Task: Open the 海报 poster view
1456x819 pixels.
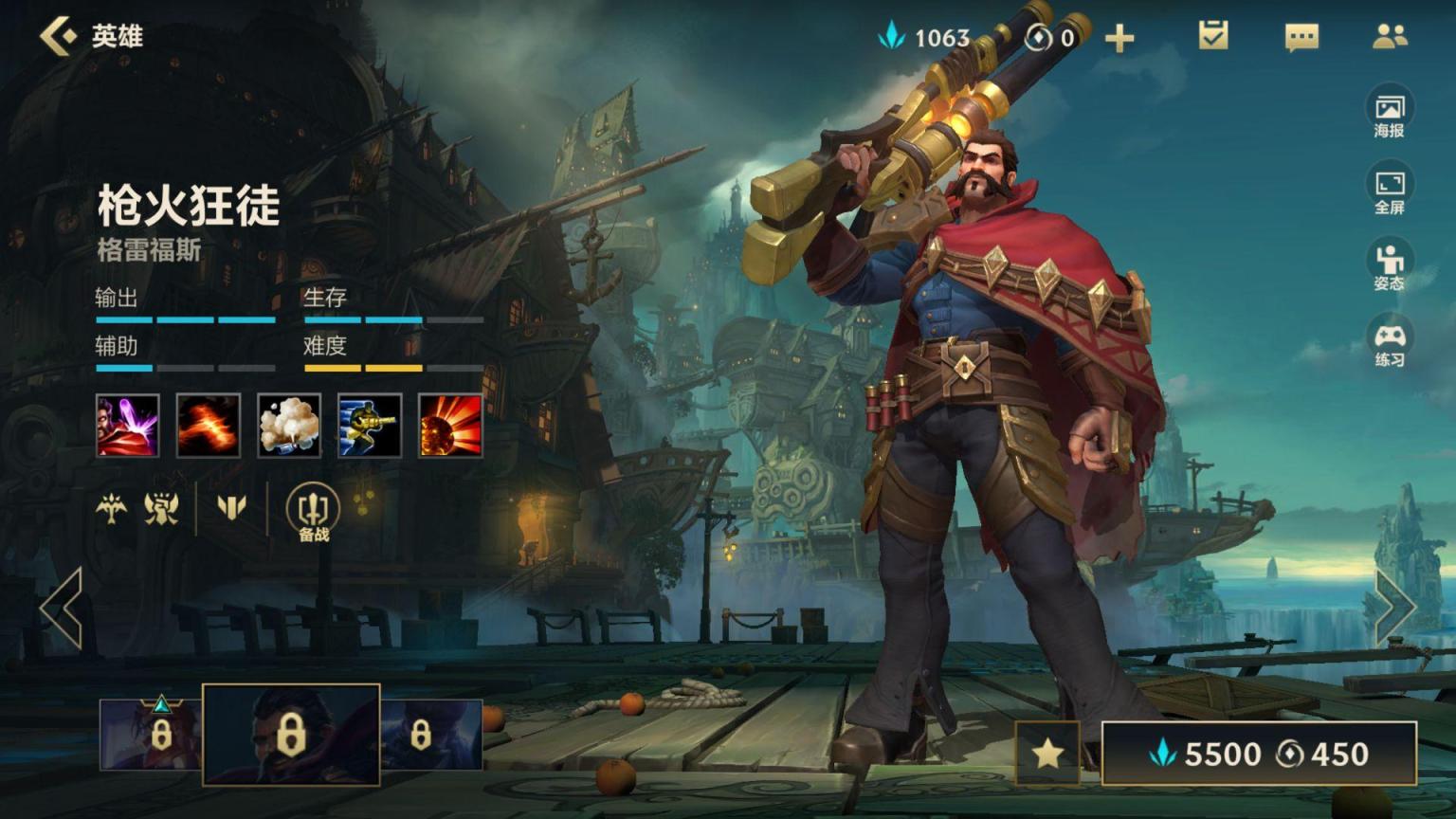Action: tap(1389, 114)
